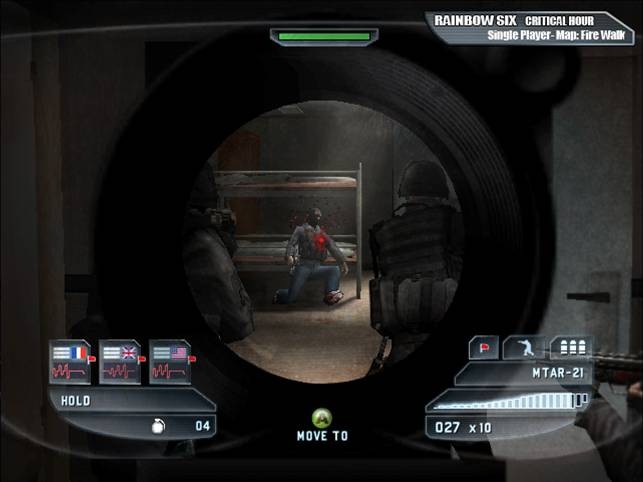Viewport: 643px width, 482px height.
Task: Click the soldier stance icon
Action: click(x=527, y=349)
